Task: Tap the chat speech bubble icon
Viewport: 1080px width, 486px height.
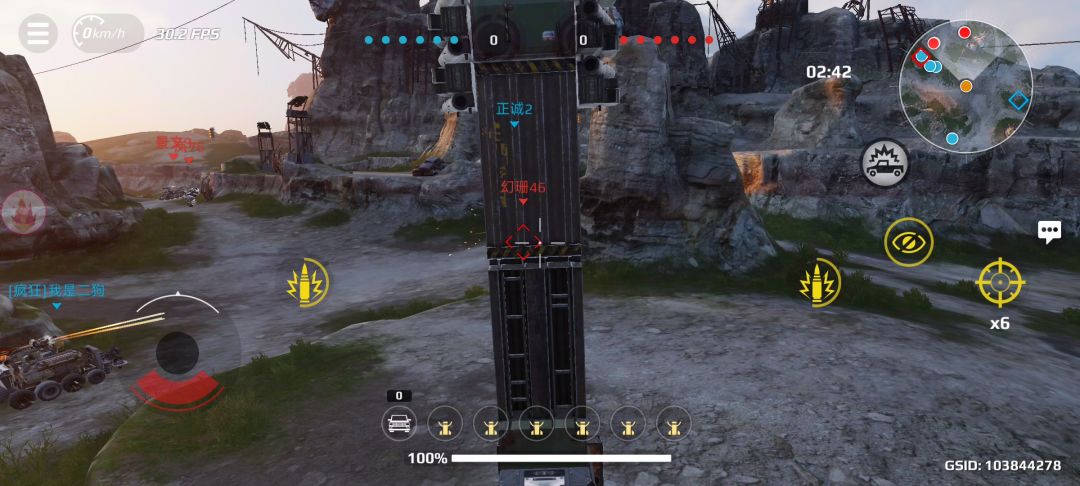Action: click(1049, 232)
